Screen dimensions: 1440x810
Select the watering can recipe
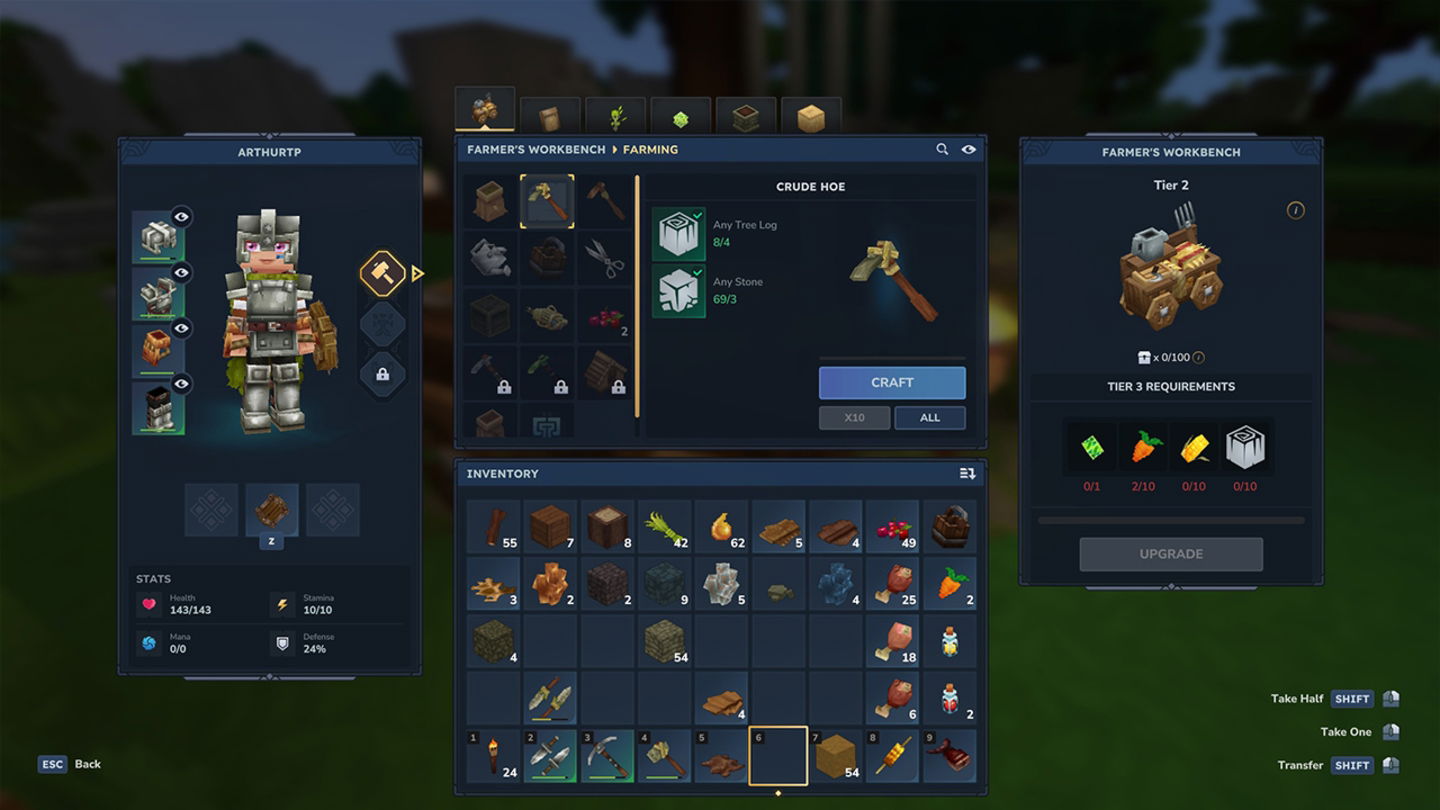[490, 258]
